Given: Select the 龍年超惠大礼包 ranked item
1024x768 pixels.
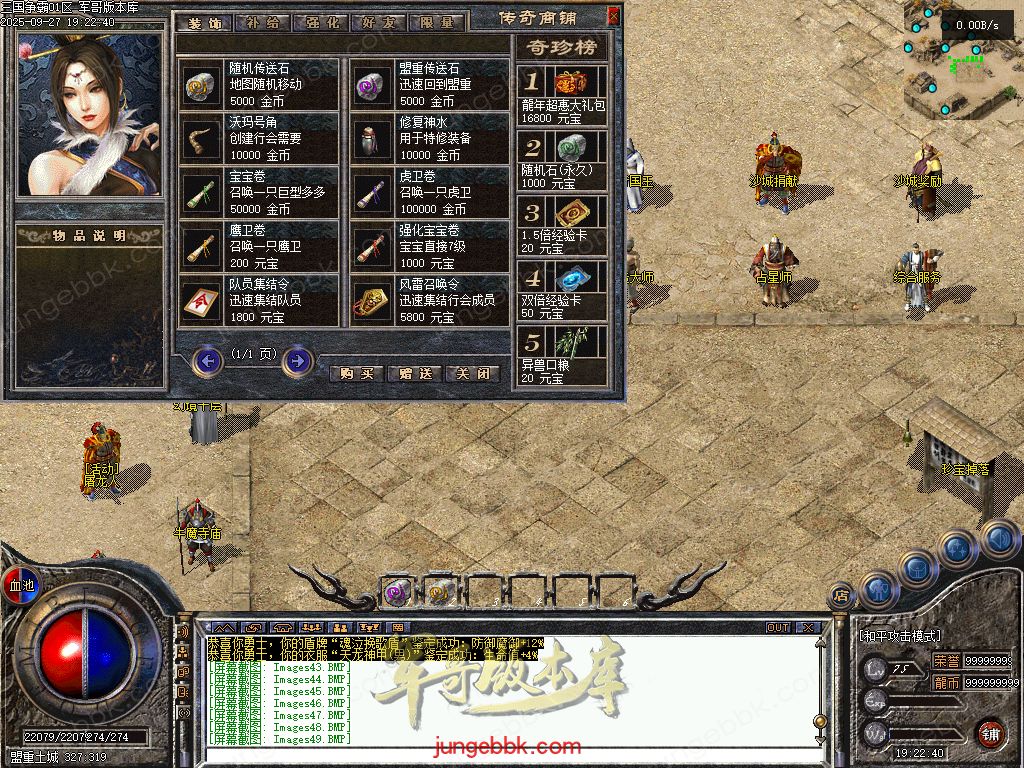Looking at the screenshot, I should [x=562, y=96].
